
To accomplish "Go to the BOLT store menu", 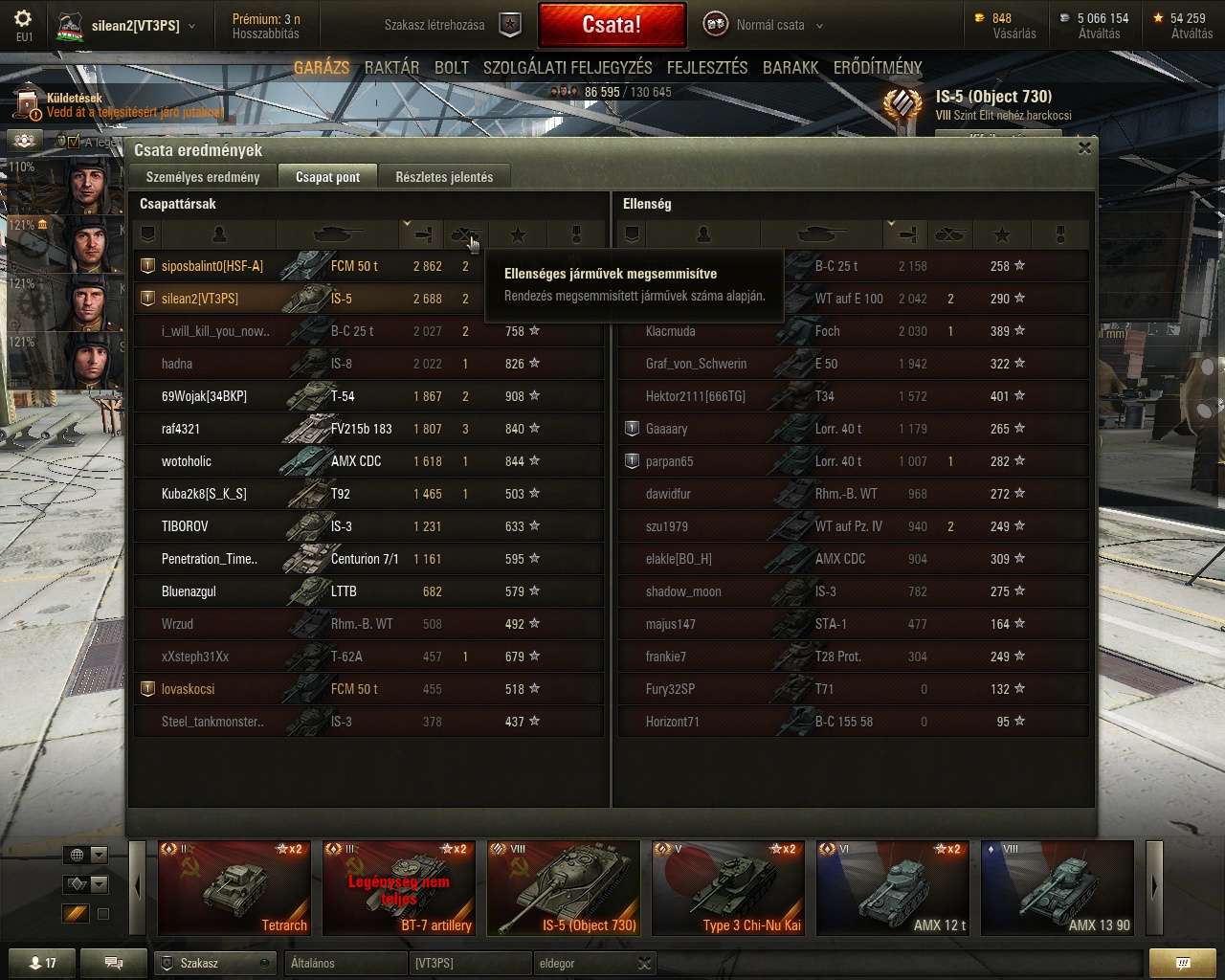I will tap(452, 68).
